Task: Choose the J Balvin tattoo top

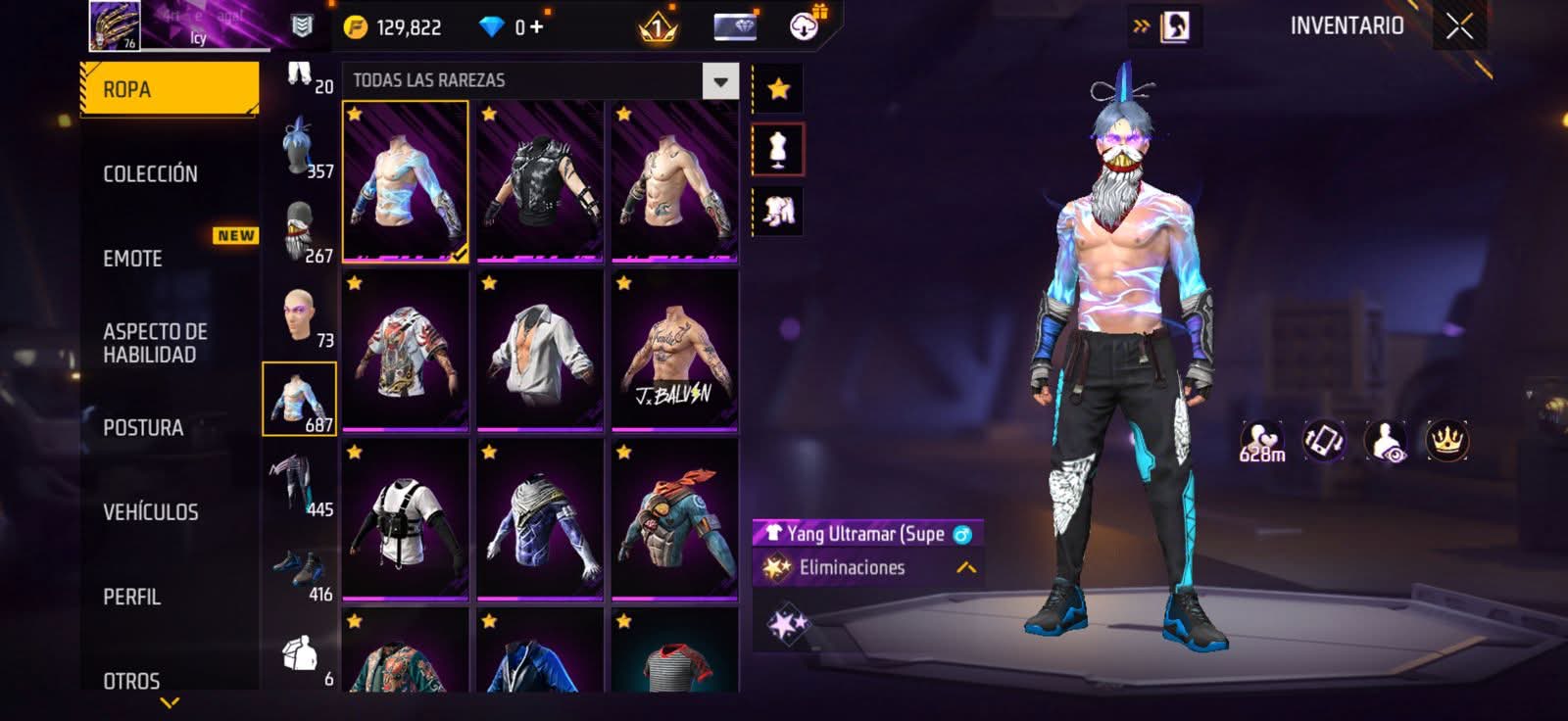Action: 674,351
